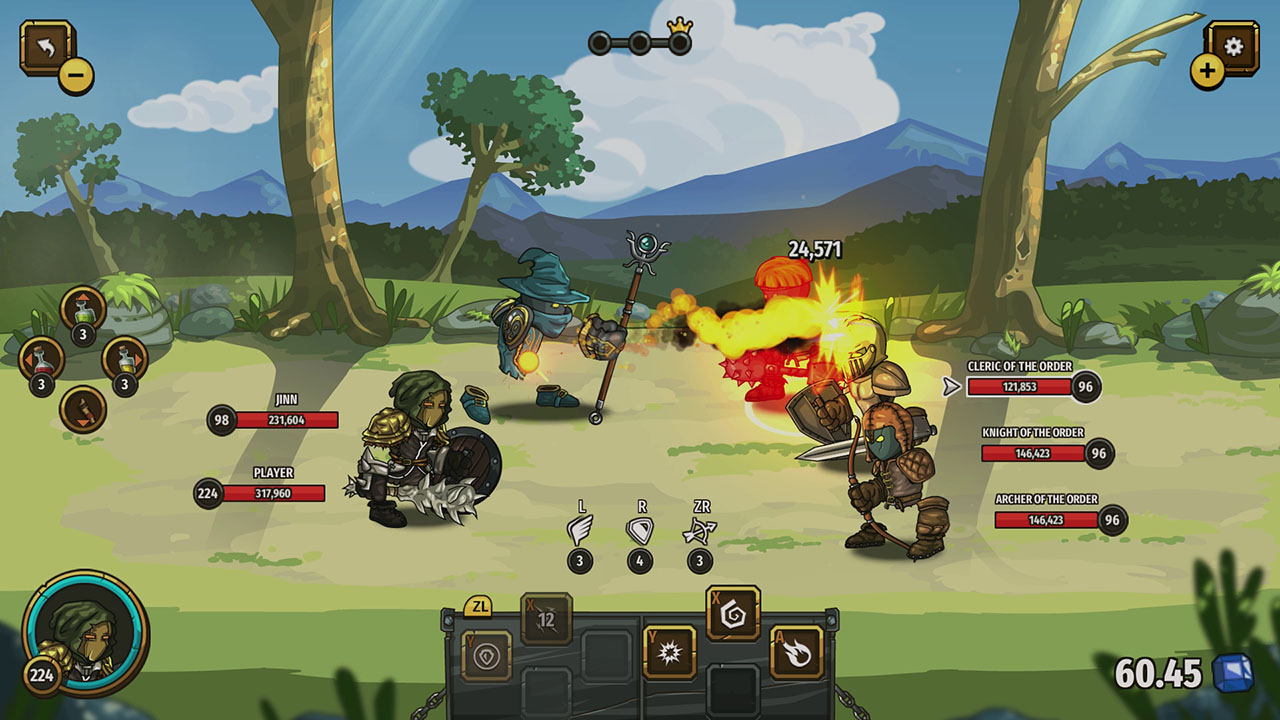Toggle the plus beside the settings gear
Image resolution: width=1280 pixels, height=720 pixels.
pyautogui.click(x=1207, y=72)
